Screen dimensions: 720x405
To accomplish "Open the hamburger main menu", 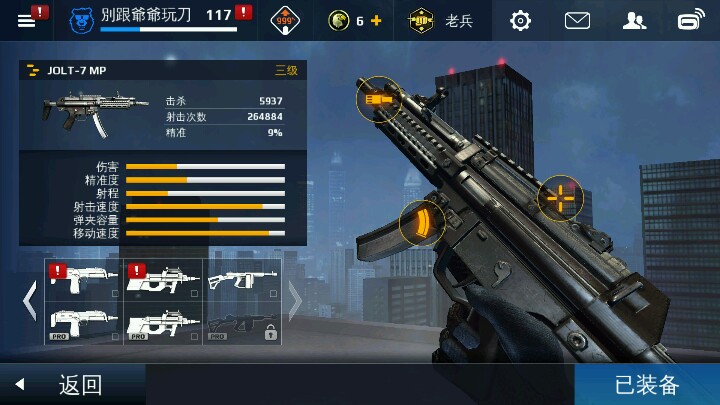I will (x=27, y=19).
